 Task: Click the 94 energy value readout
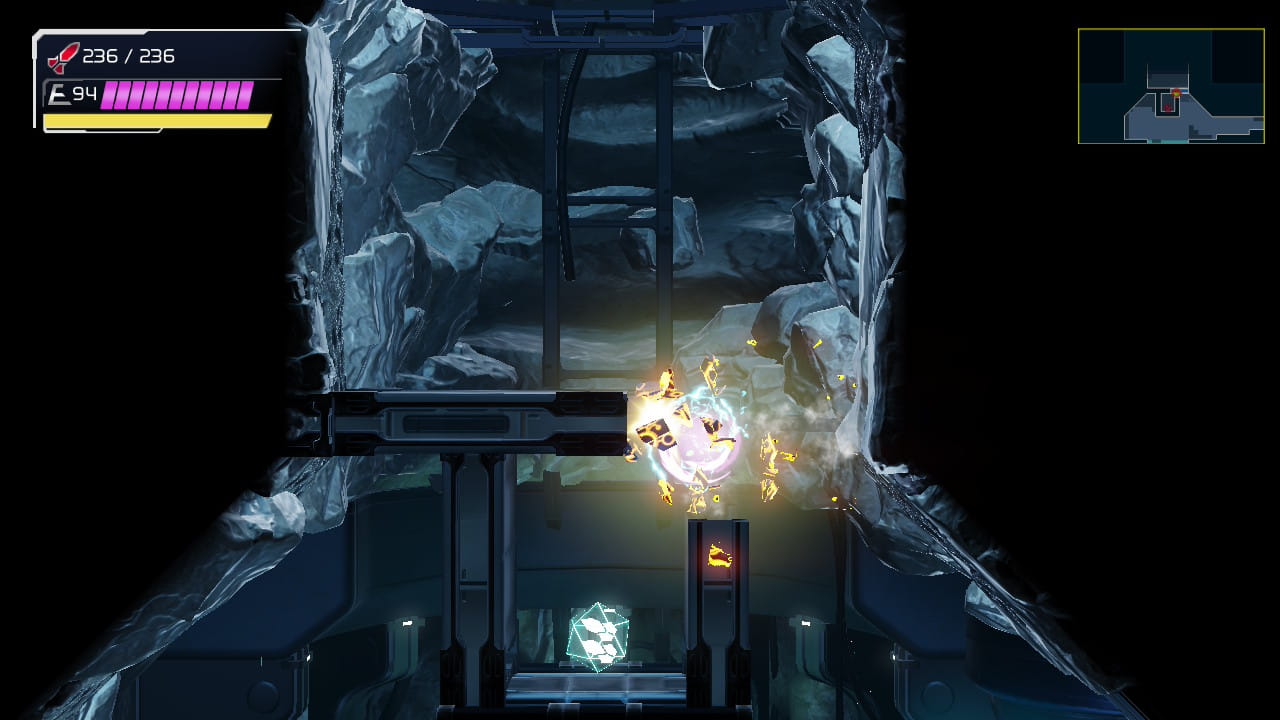tap(85, 93)
